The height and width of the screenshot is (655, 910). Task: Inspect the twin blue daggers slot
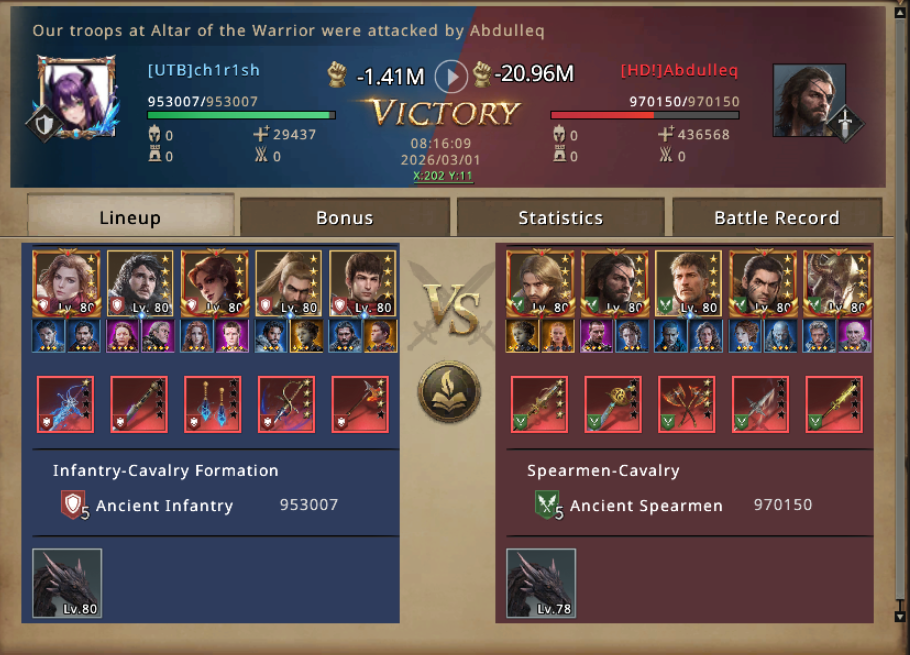(x=213, y=404)
